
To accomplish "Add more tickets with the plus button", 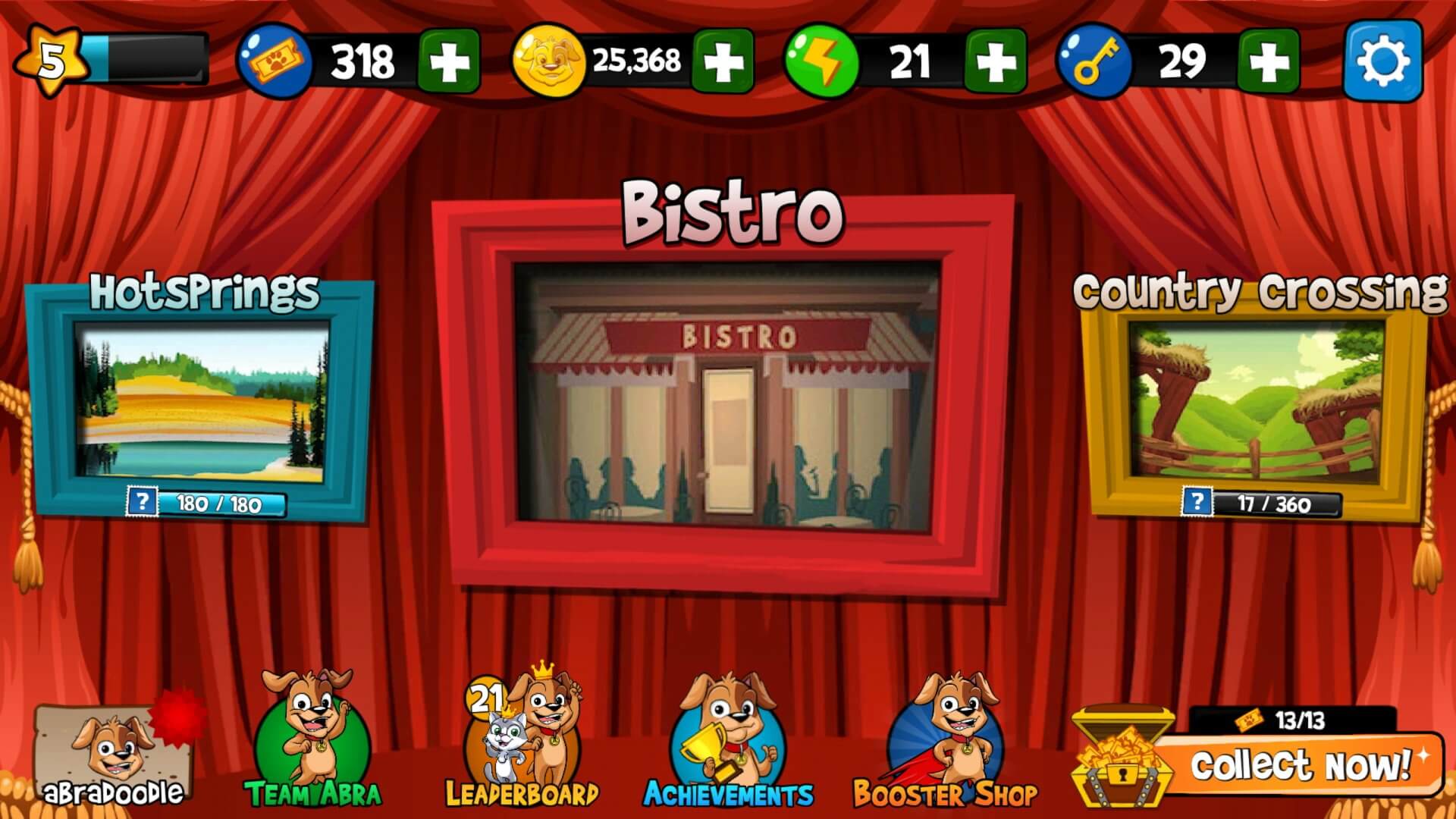I will click(449, 61).
